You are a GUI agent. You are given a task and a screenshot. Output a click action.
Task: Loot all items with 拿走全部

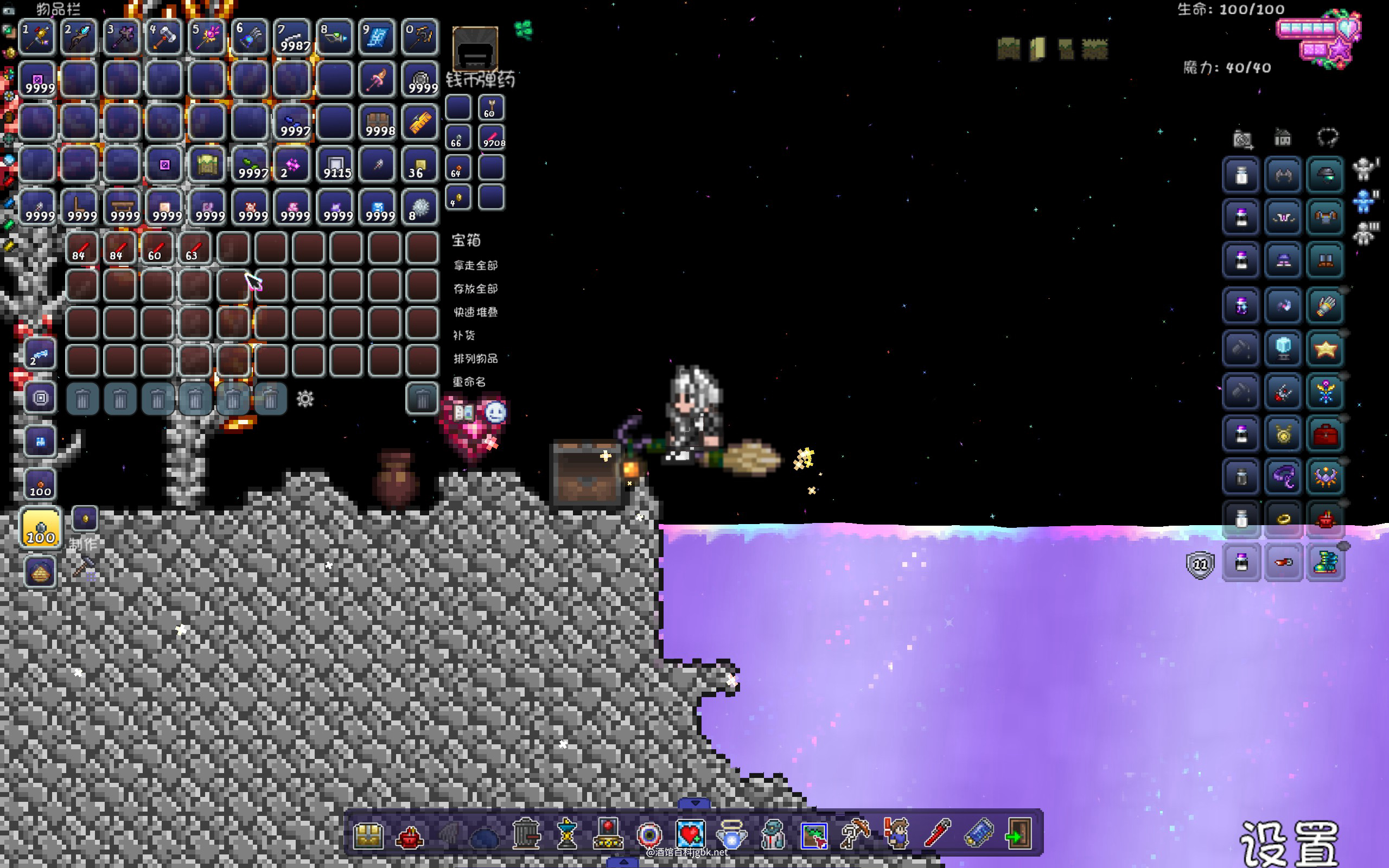coord(475,265)
